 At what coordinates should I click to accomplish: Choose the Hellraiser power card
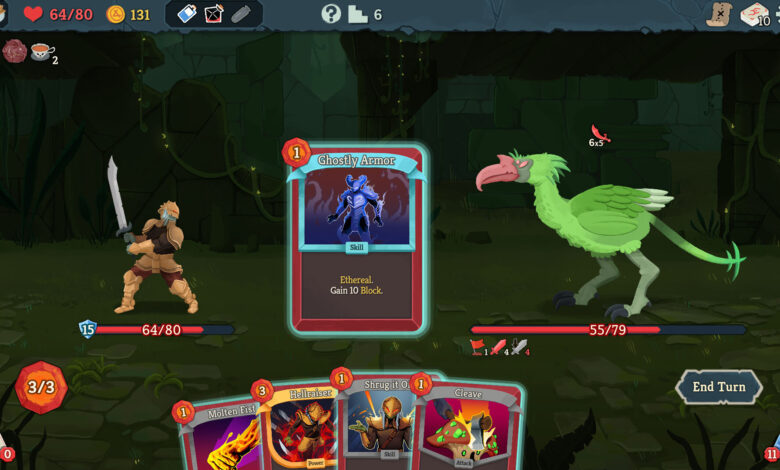tap(299, 425)
